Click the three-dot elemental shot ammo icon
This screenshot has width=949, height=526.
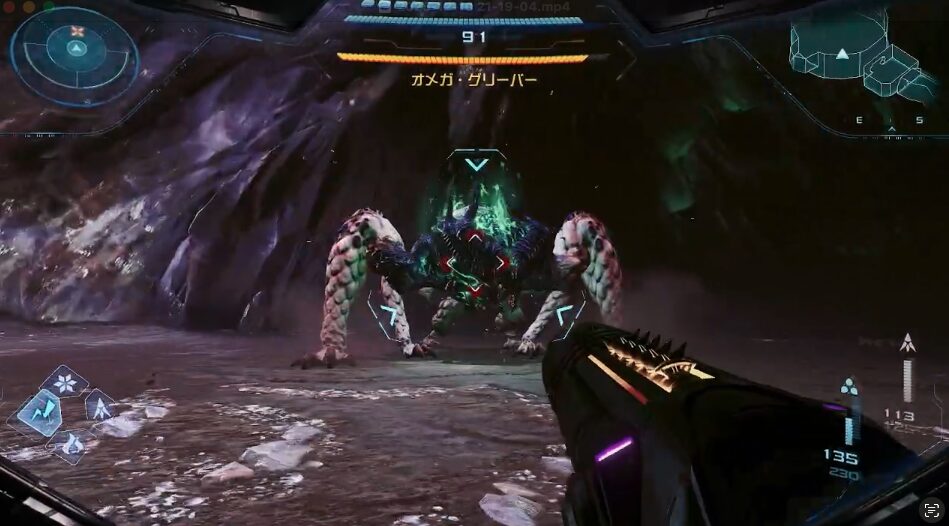[x=849, y=385]
